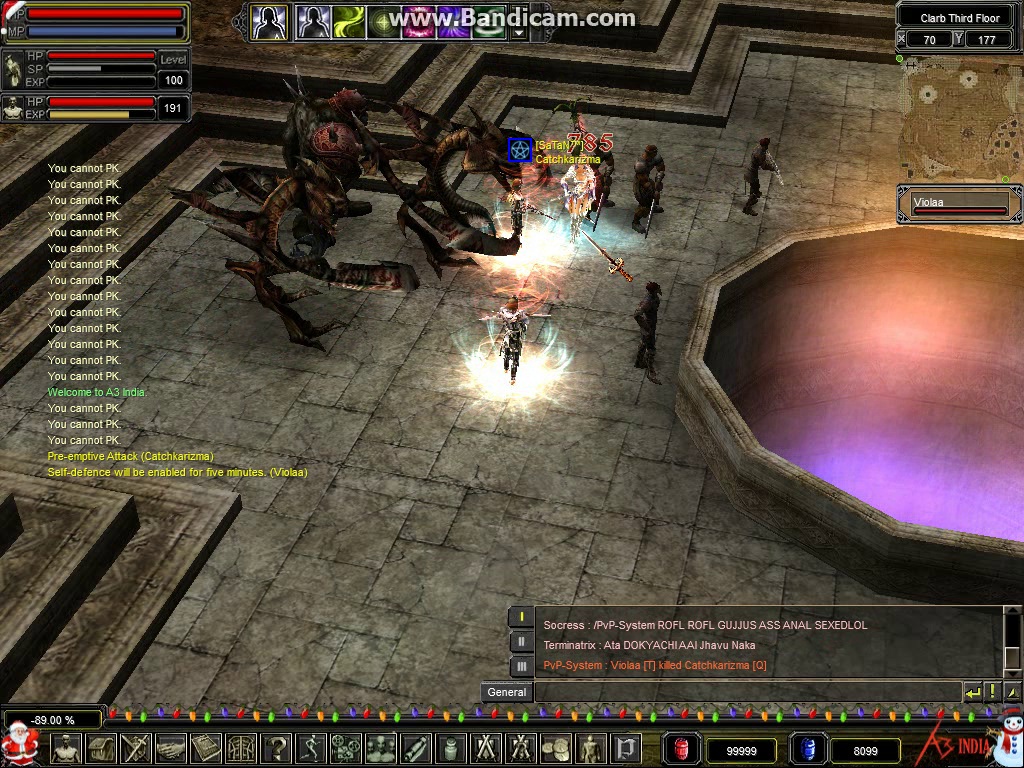The height and width of the screenshot is (768, 1024).
Task: Click the yellow exclamation chat button
Action: 992,692
